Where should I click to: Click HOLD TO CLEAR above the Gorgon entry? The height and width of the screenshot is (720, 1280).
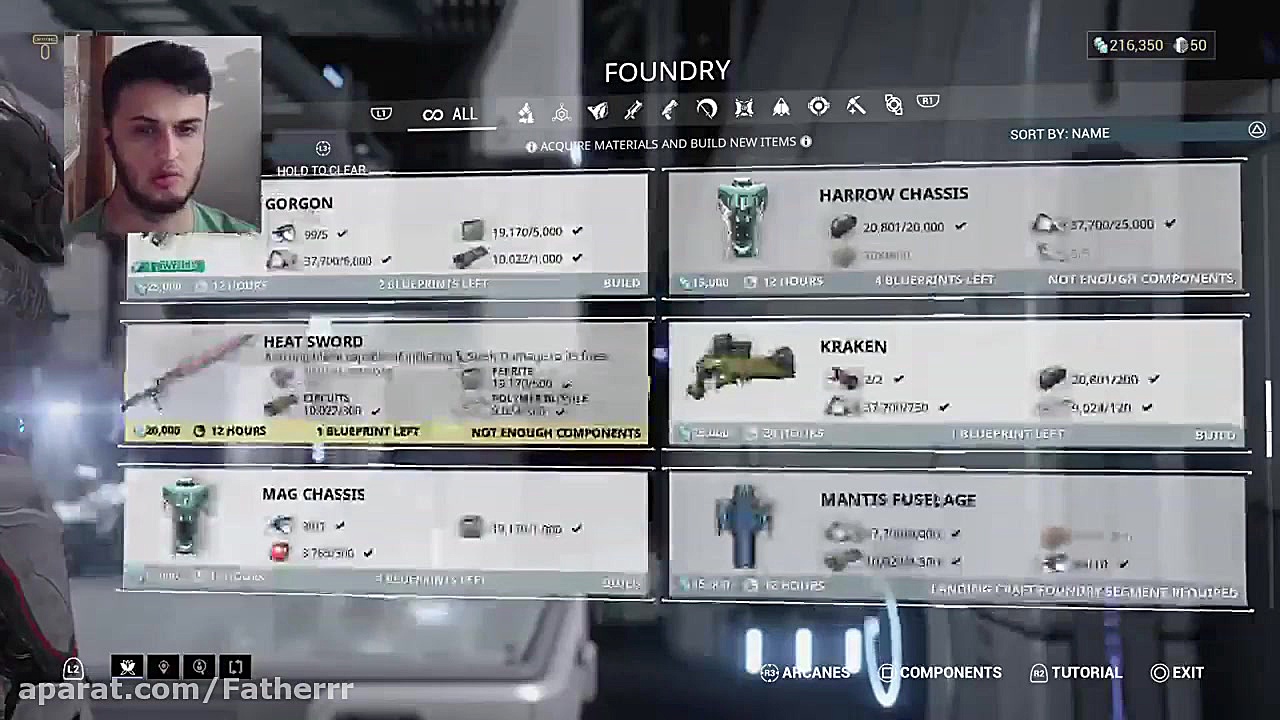[321, 170]
